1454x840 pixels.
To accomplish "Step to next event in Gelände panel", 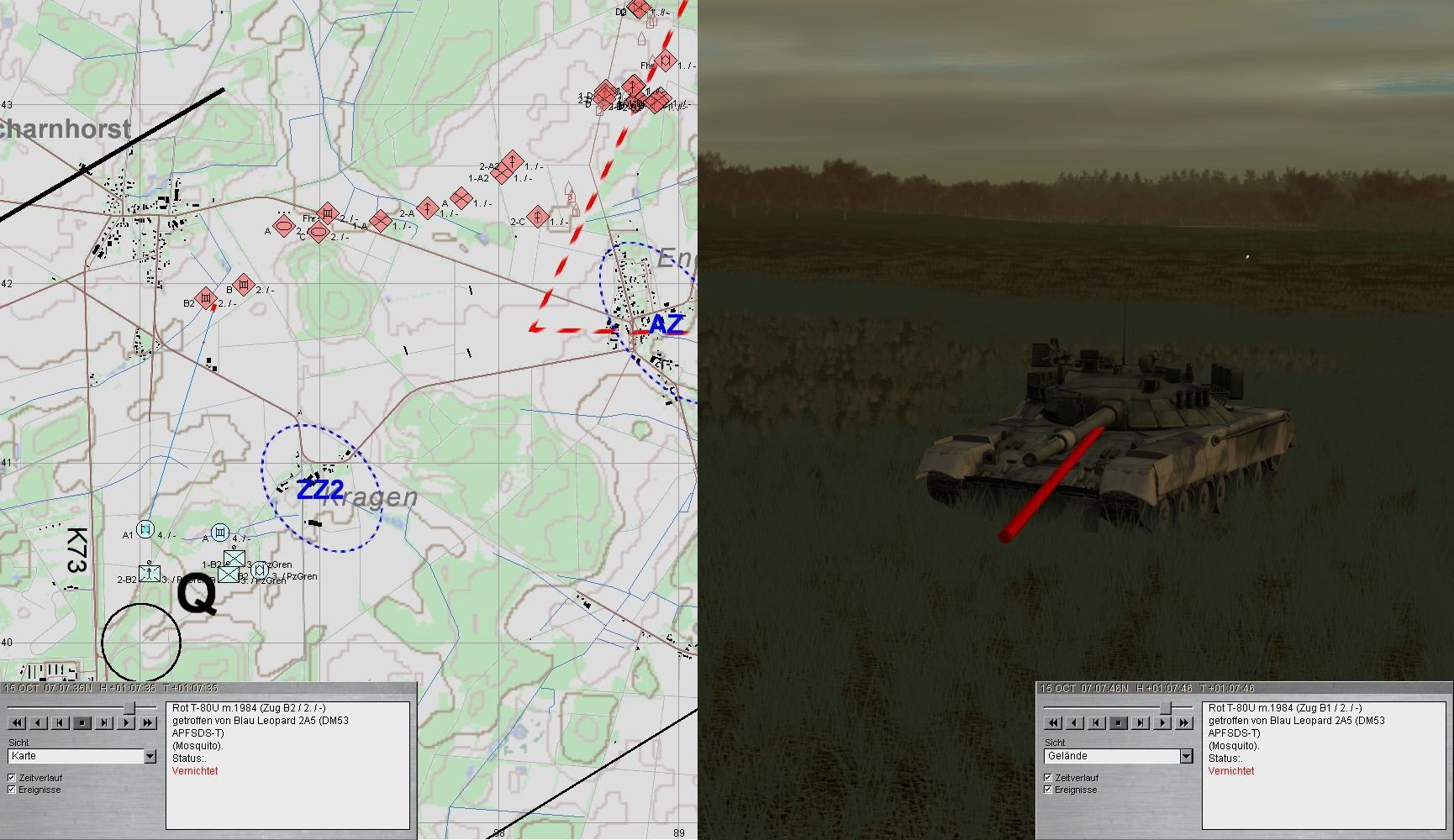I will (1141, 722).
